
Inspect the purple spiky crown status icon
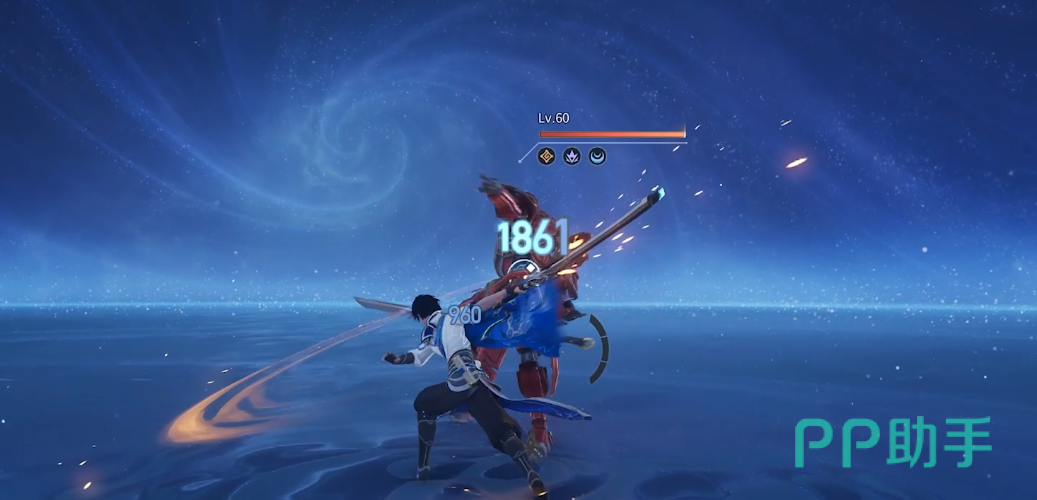(572, 156)
